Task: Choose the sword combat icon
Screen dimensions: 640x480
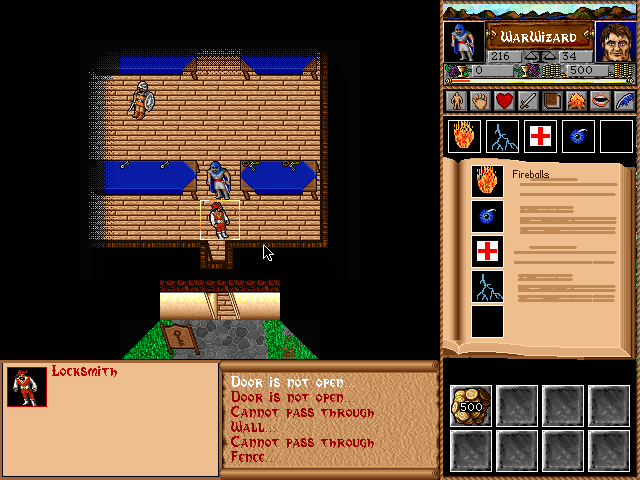Action: pos(527,101)
